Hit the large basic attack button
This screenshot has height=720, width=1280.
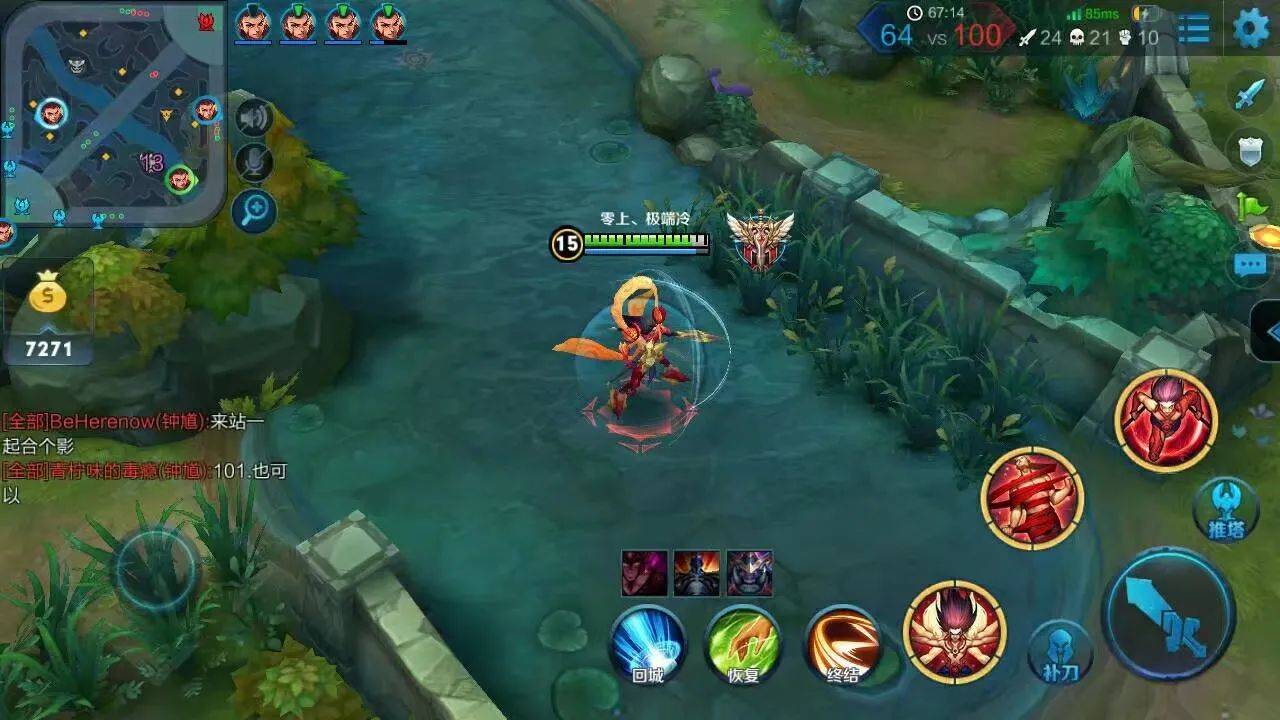tap(1168, 614)
